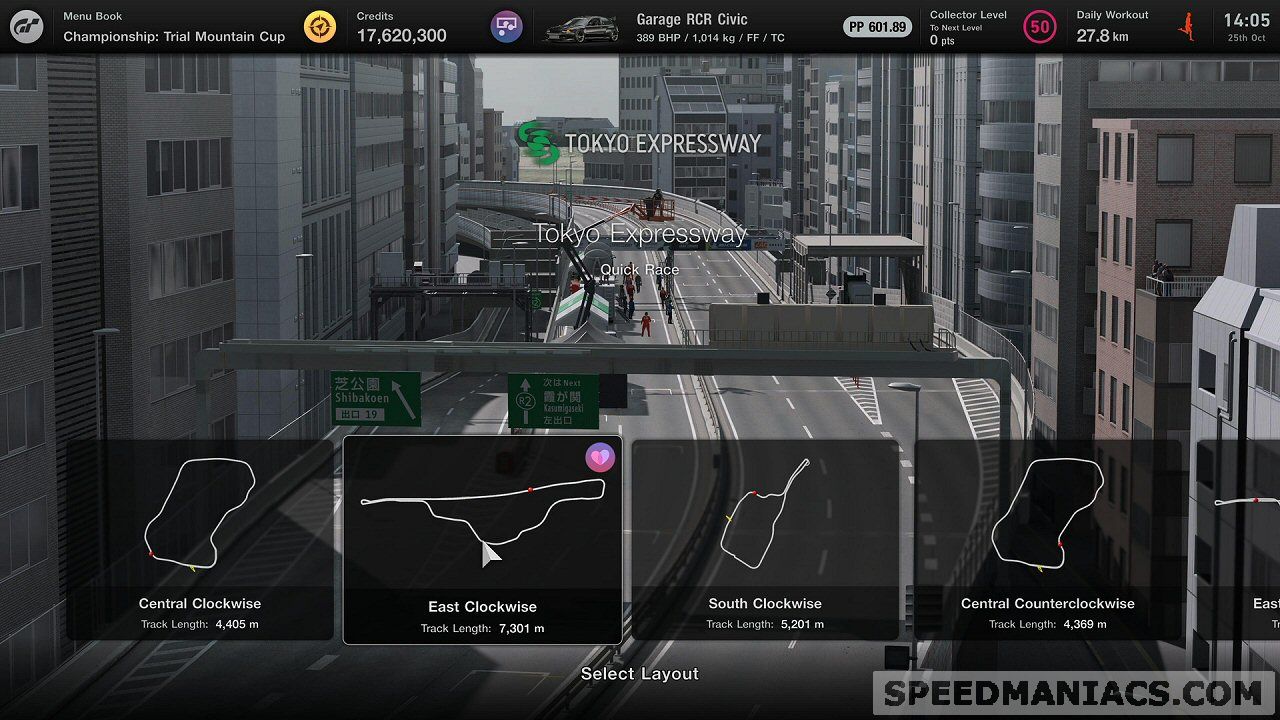The width and height of the screenshot is (1280, 720).
Task: Show the Collector Level 50 badge
Action: click(x=1040, y=27)
